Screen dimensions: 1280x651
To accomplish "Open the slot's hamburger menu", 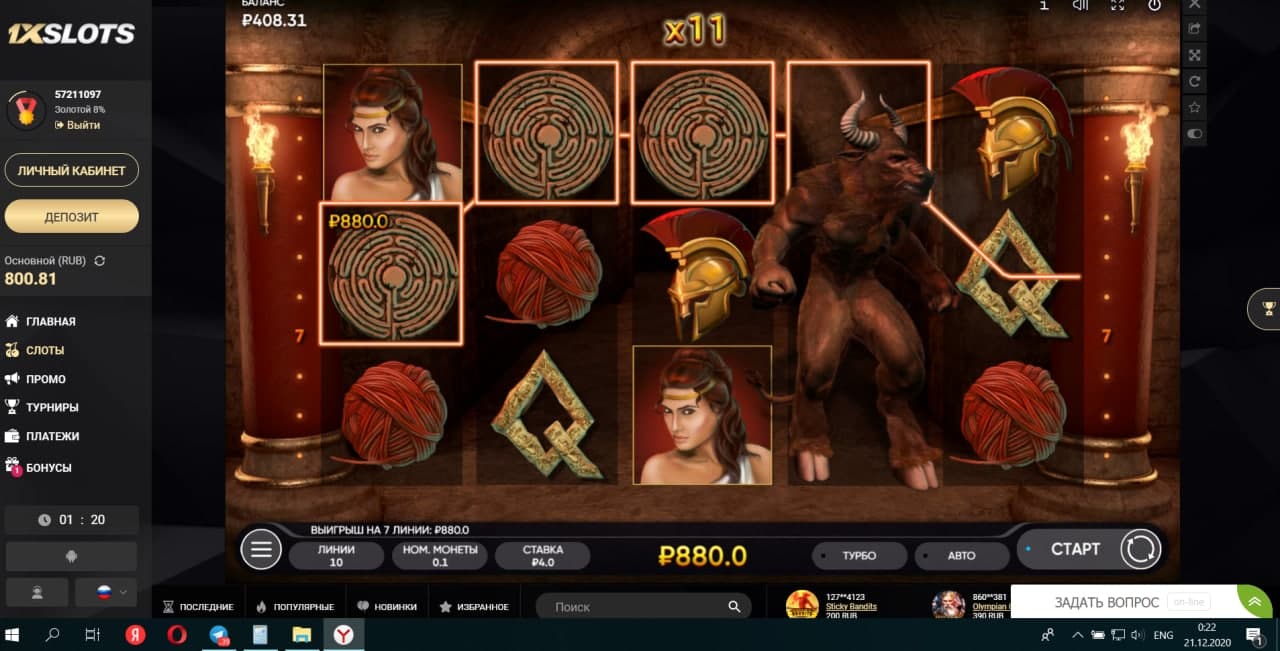I will (261, 549).
